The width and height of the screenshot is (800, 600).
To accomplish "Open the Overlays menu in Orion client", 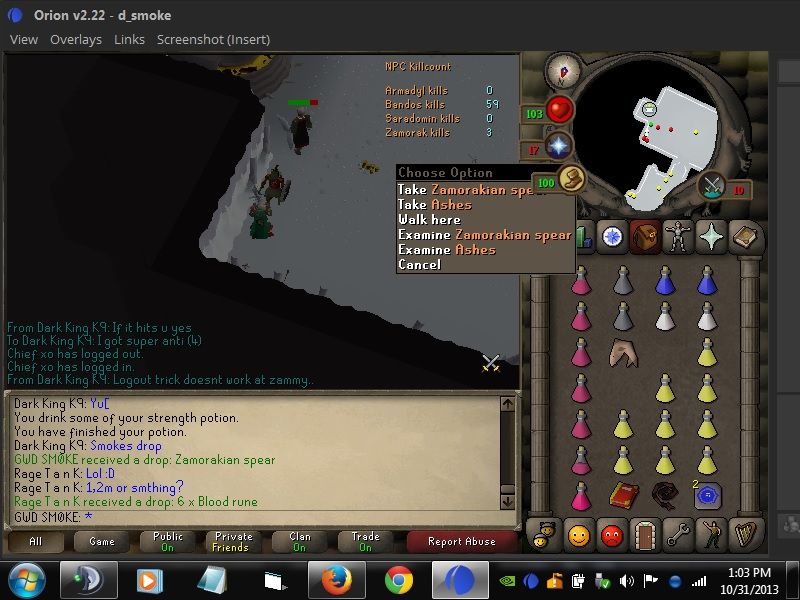I will (76, 39).
